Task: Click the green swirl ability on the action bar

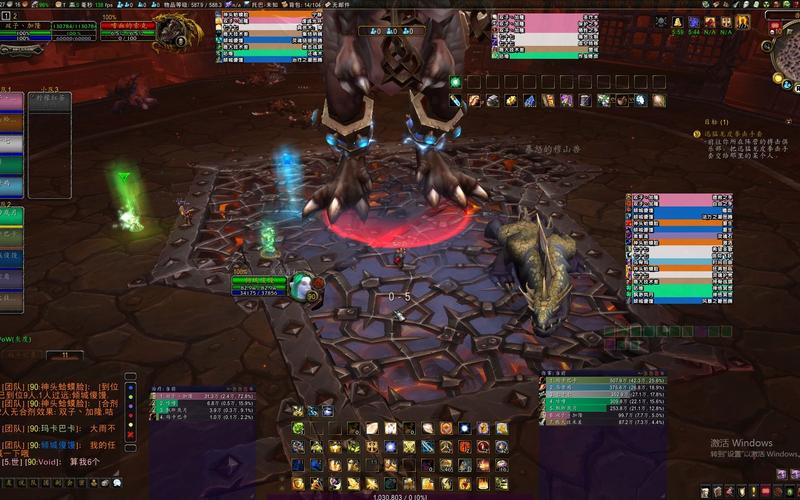Action: [x=298, y=428]
